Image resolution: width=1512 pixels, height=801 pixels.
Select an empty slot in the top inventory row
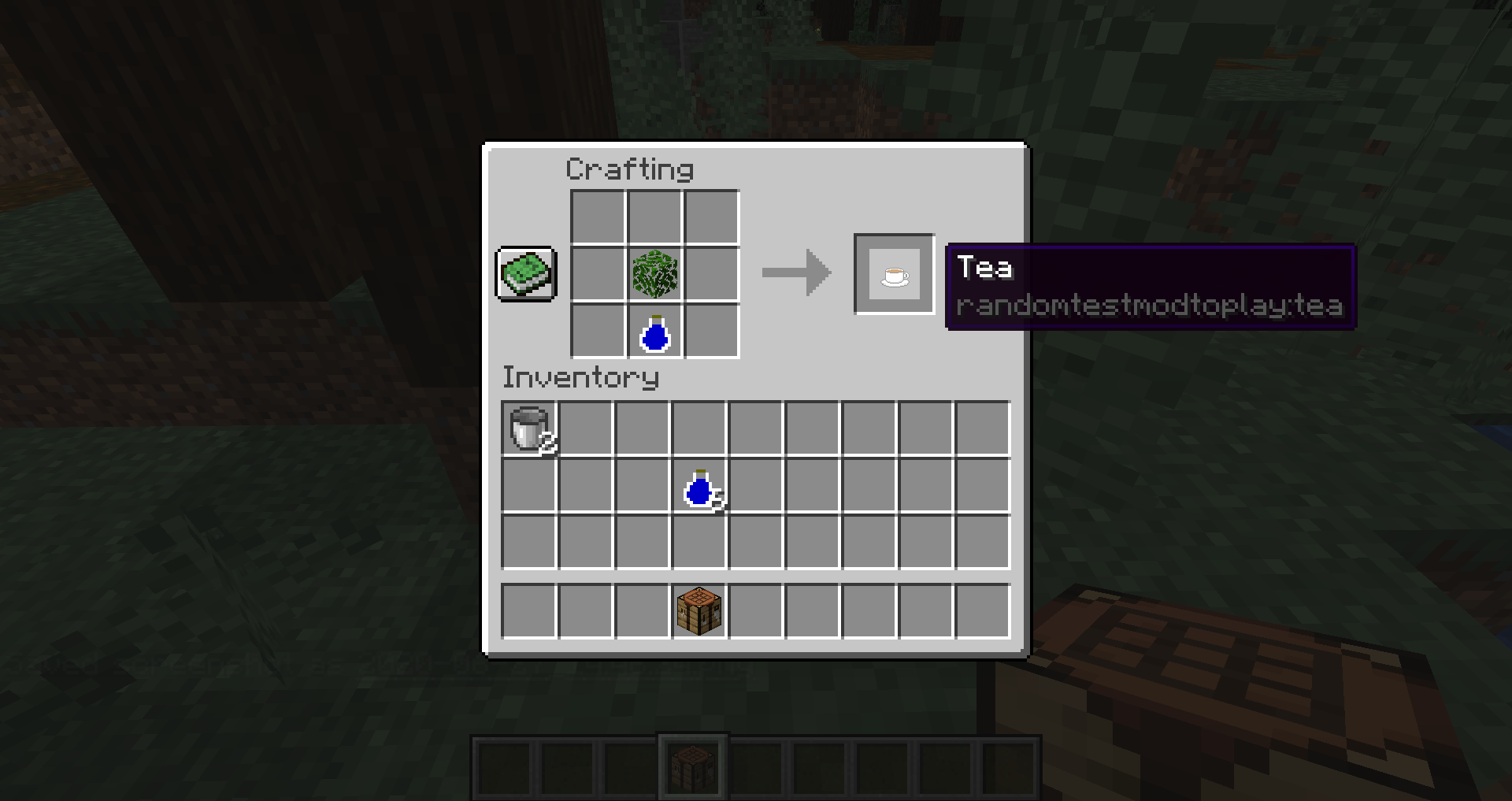click(586, 428)
